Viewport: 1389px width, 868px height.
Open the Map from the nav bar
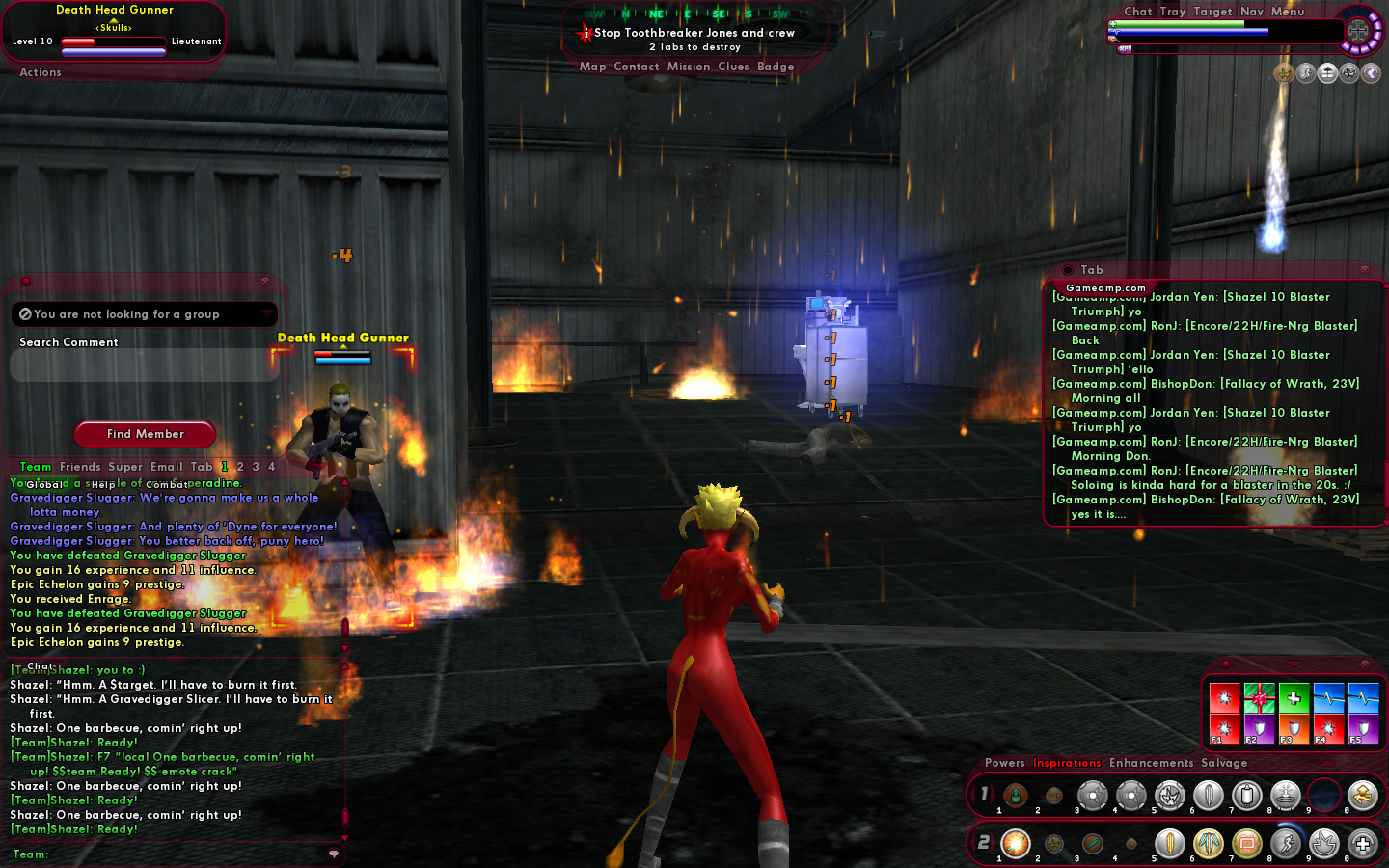click(x=592, y=67)
